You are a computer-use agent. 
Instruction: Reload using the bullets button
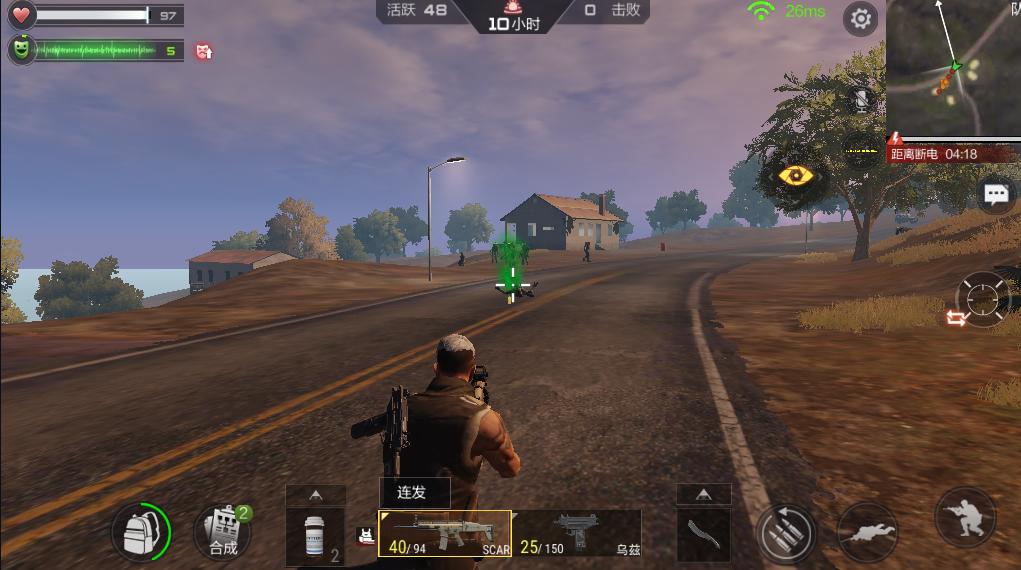(786, 533)
